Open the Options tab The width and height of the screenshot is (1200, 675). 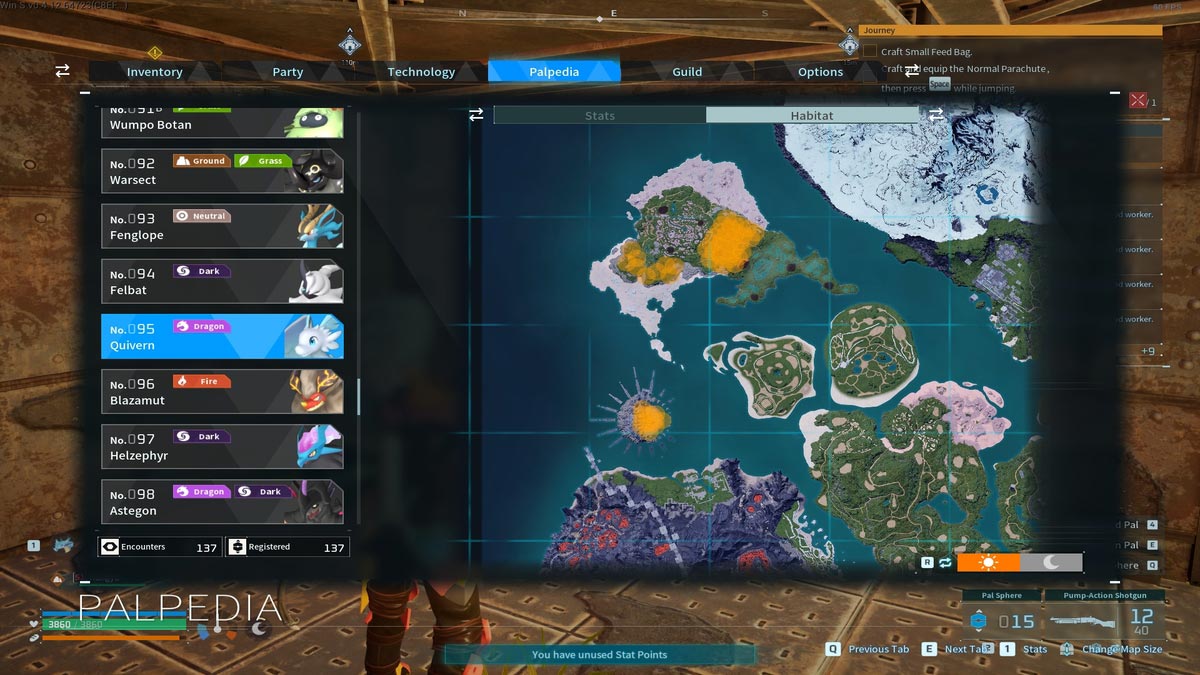click(x=820, y=72)
